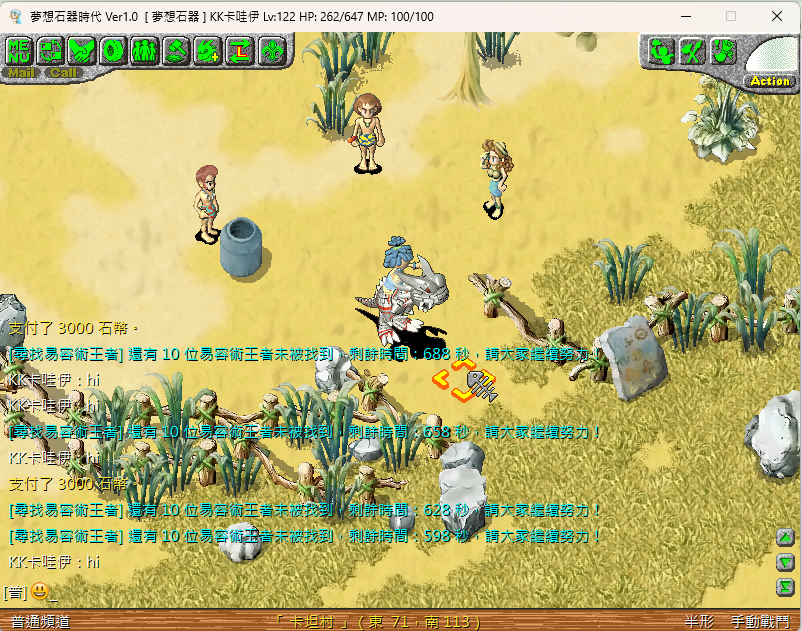Click the card exchange icon
Image resolution: width=802 pixels, height=631 pixels.
coord(50,50)
